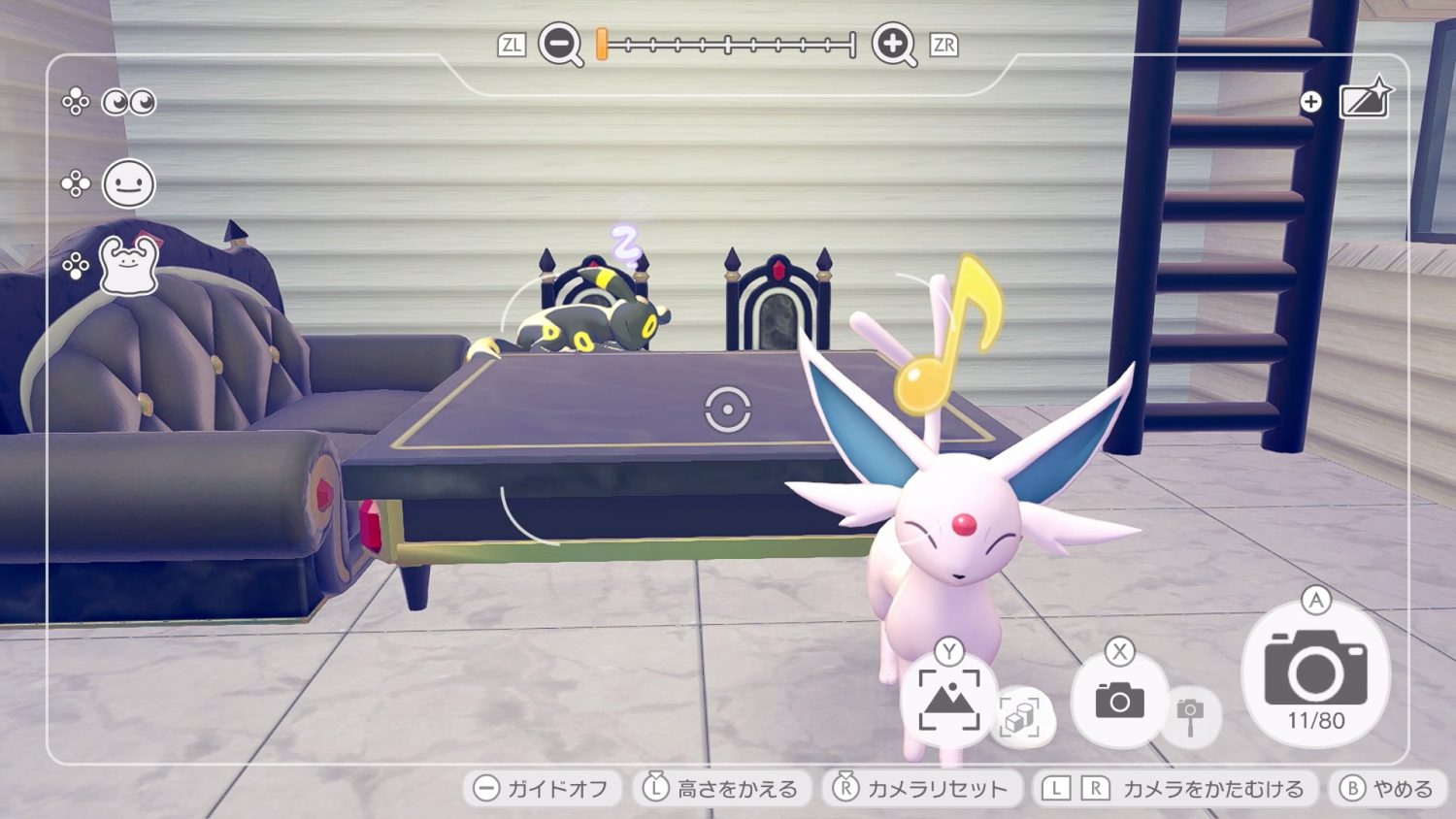Screen dimensions: 1456x819
Task: Select the 高さをかえる height option
Action: [x=721, y=788]
